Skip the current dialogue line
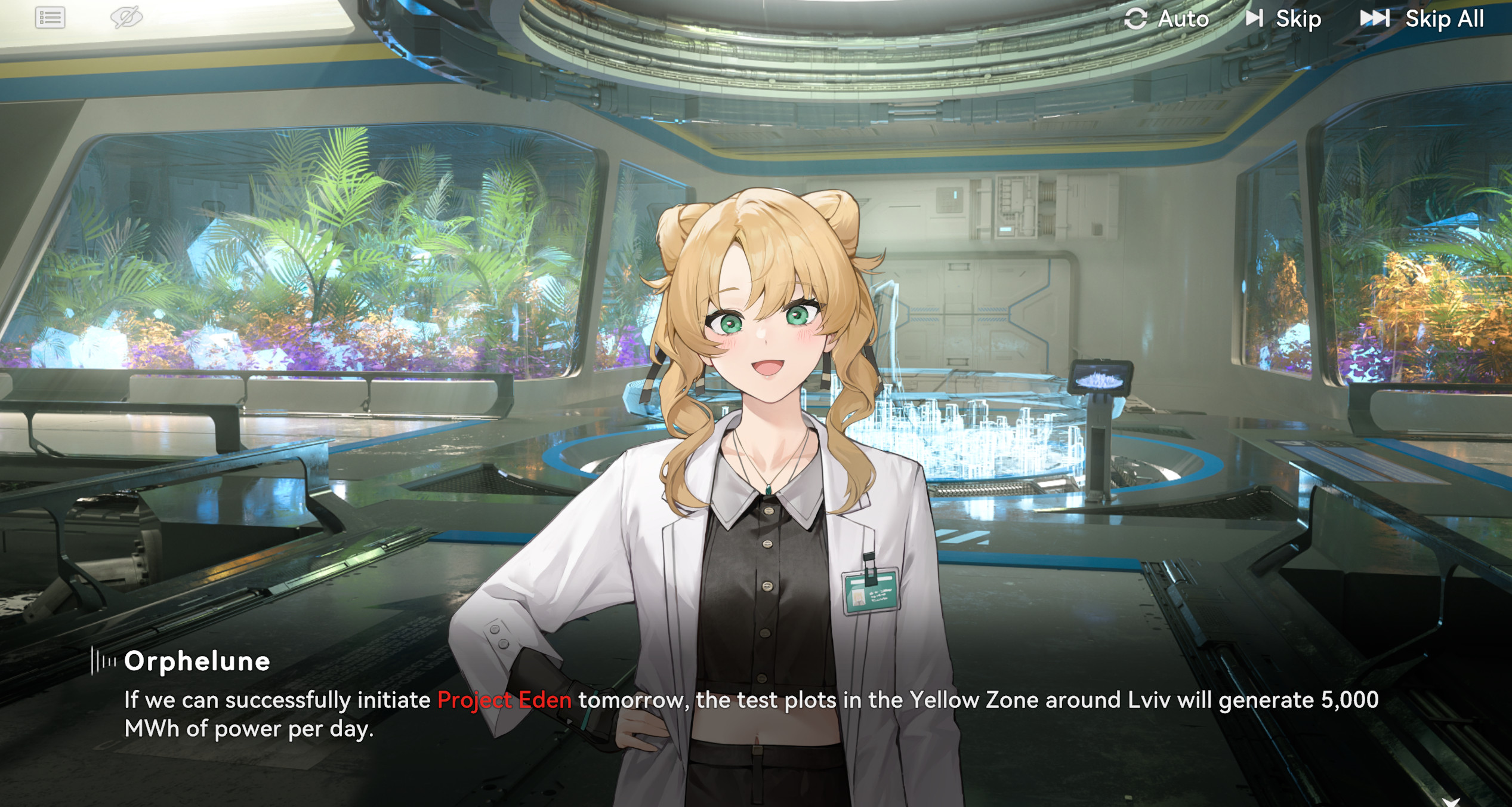The width and height of the screenshot is (1512, 807). click(x=1284, y=19)
